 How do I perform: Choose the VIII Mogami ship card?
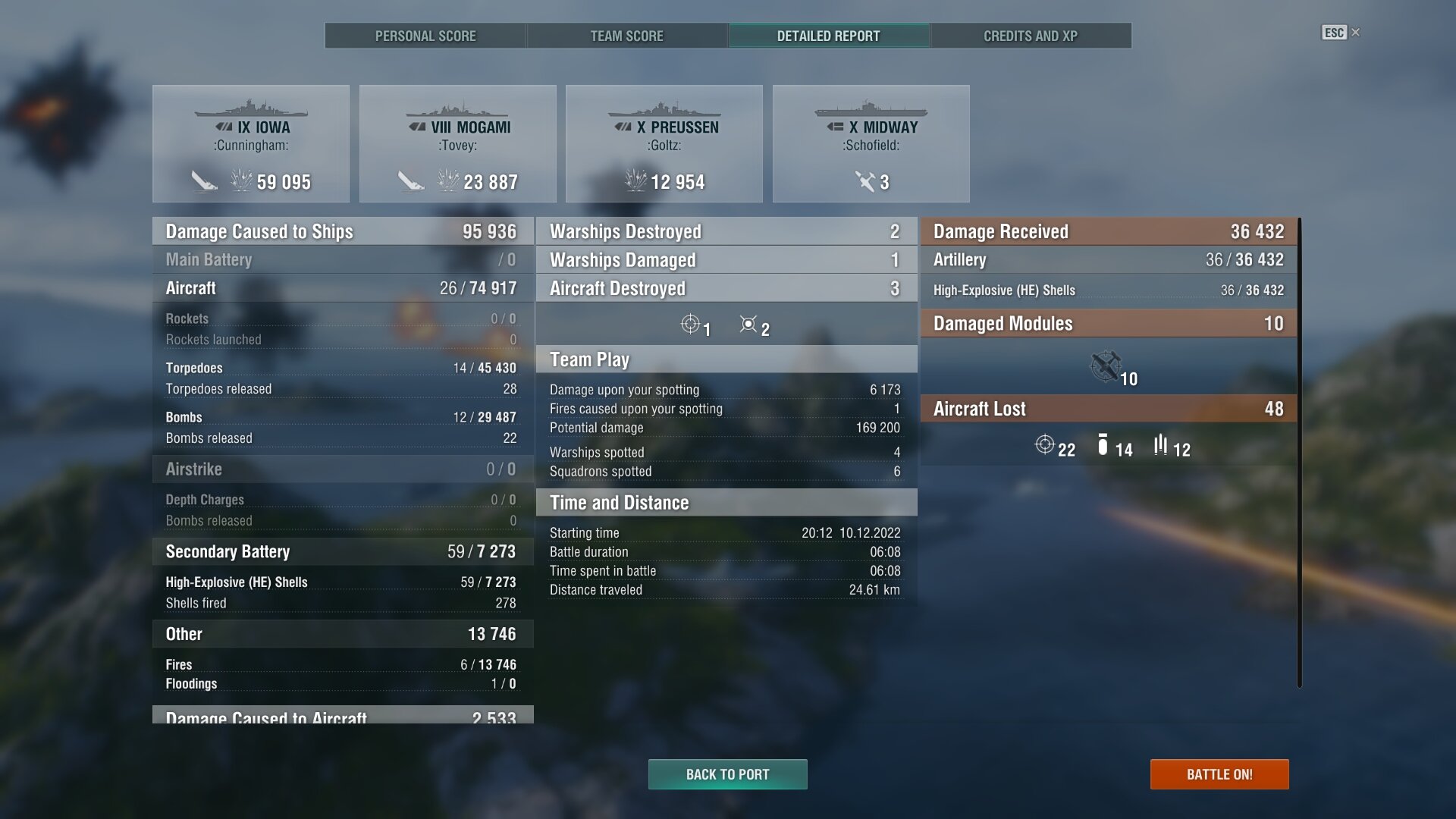tap(458, 143)
